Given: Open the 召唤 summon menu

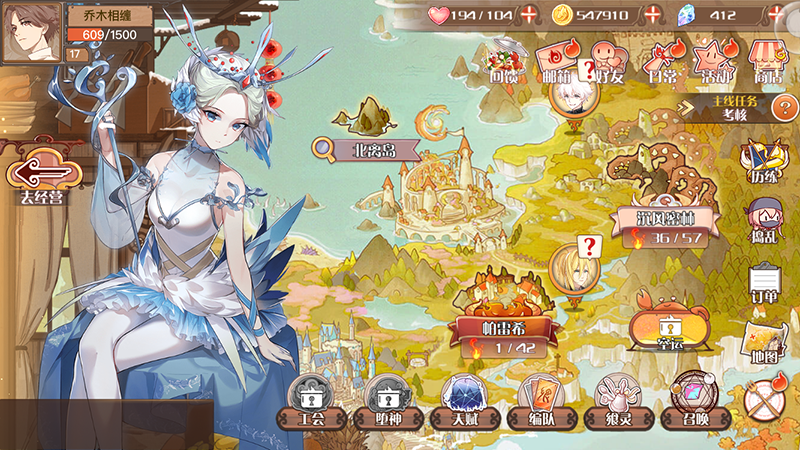Looking at the screenshot, I should [688, 402].
